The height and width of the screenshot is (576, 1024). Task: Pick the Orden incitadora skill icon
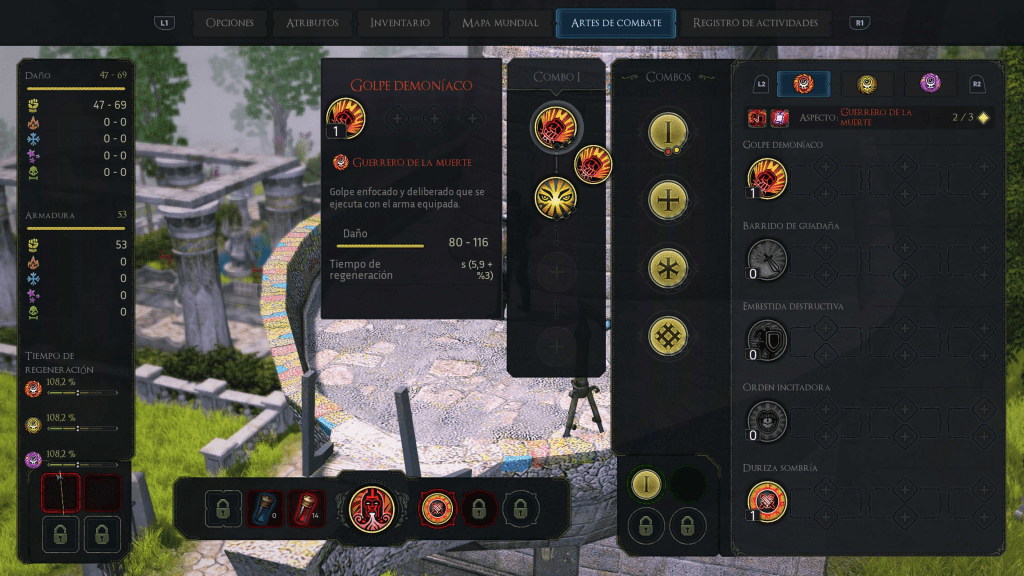[767, 421]
